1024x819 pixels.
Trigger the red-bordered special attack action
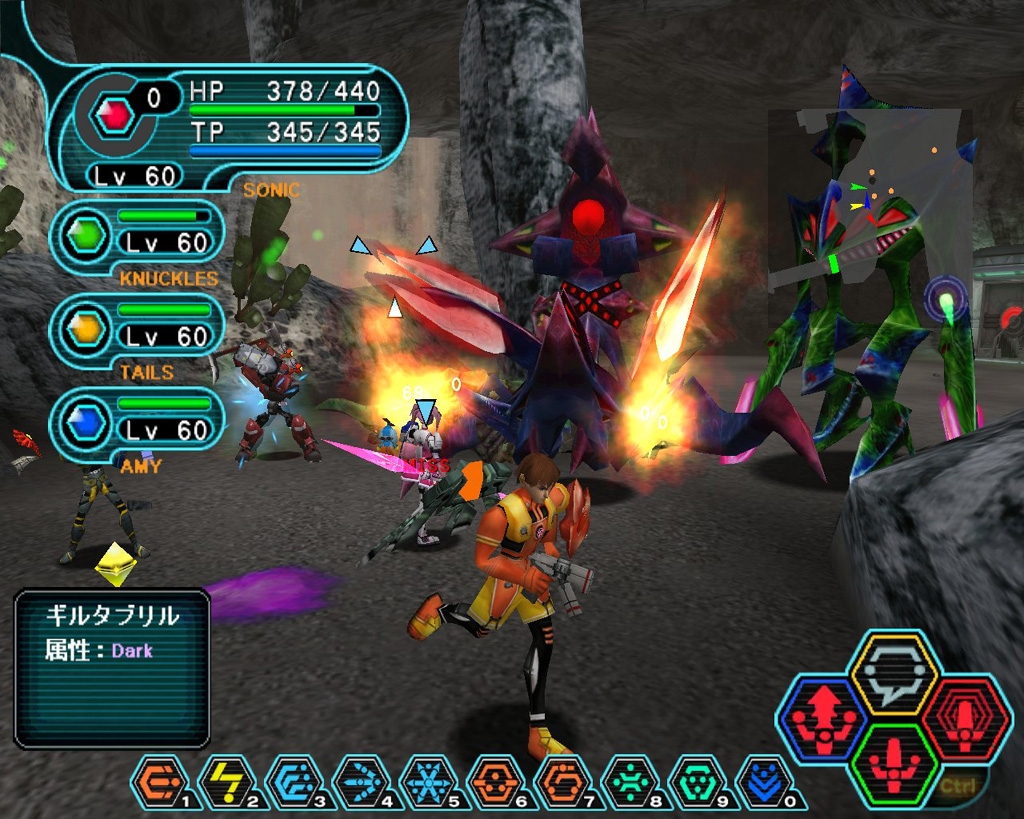coord(962,718)
